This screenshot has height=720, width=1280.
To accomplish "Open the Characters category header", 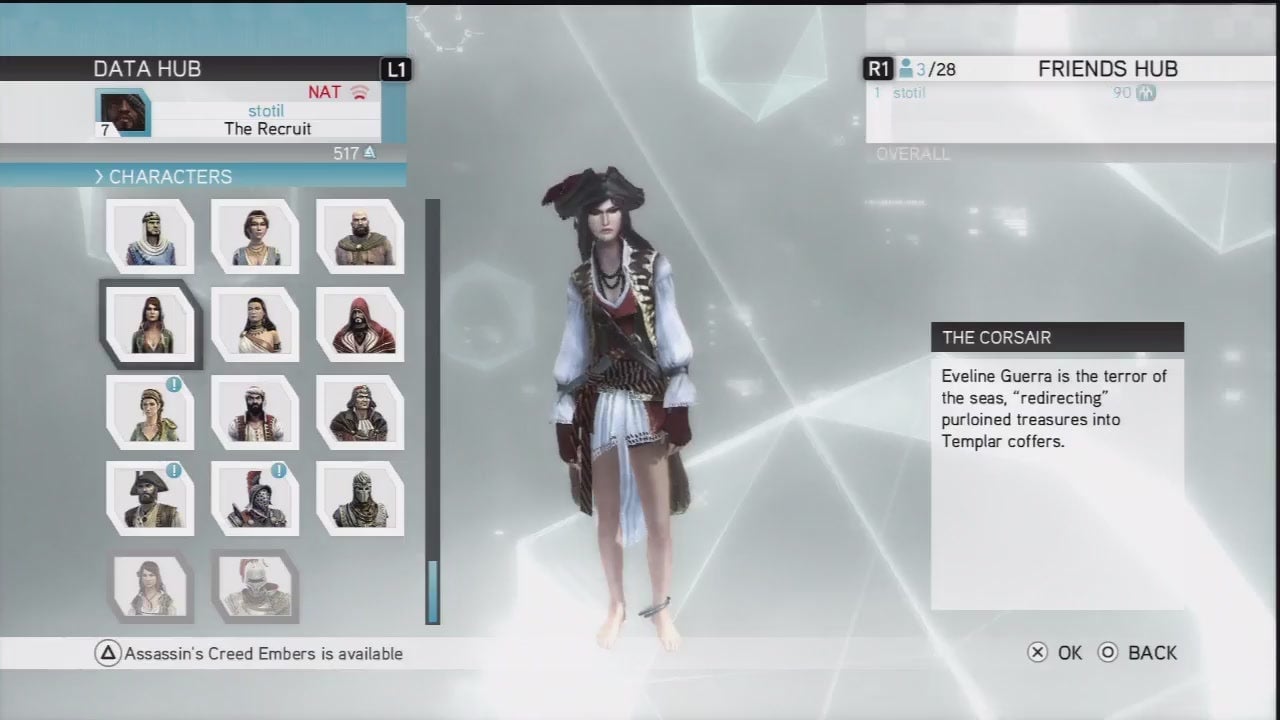I will click(x=170, y=177).
